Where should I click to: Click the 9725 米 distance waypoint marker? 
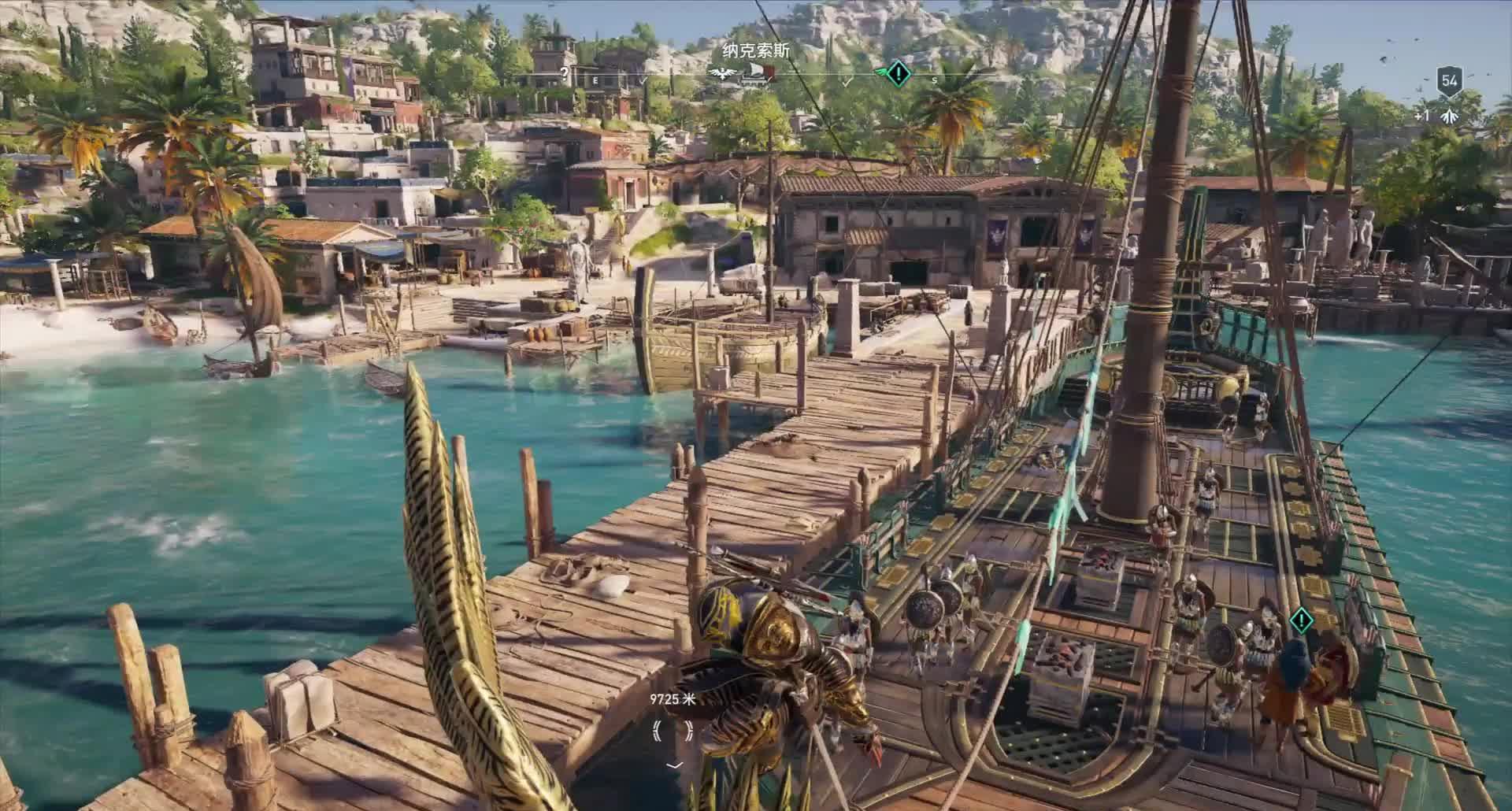click(x=673, y=731)
